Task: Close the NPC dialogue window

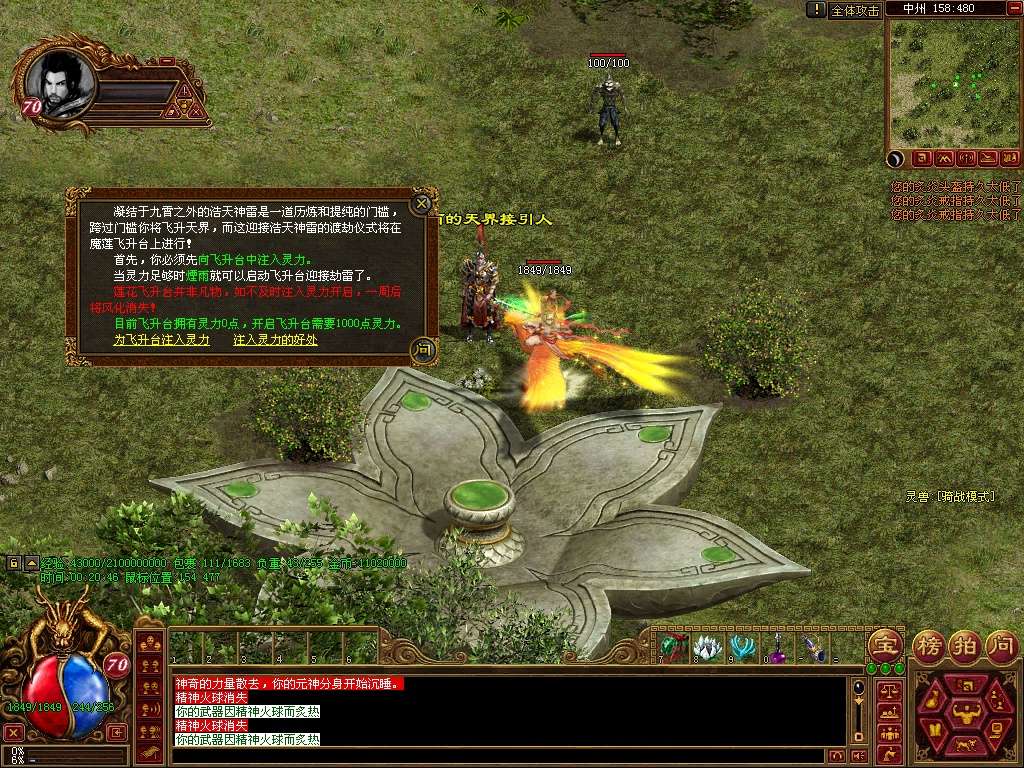Action: (x=422, y=200)
